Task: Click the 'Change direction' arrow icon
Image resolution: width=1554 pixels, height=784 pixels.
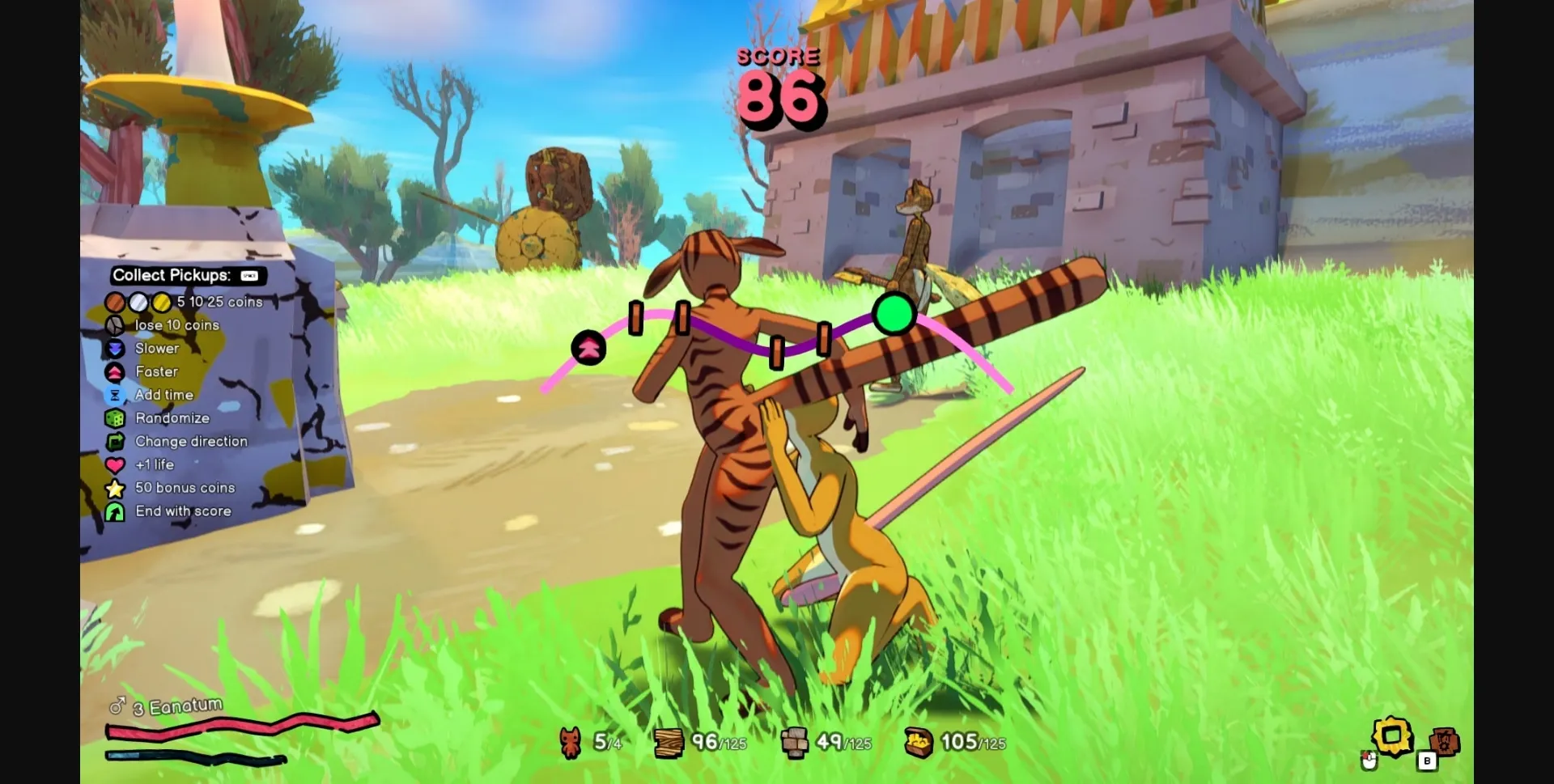Action: point(116,442)
